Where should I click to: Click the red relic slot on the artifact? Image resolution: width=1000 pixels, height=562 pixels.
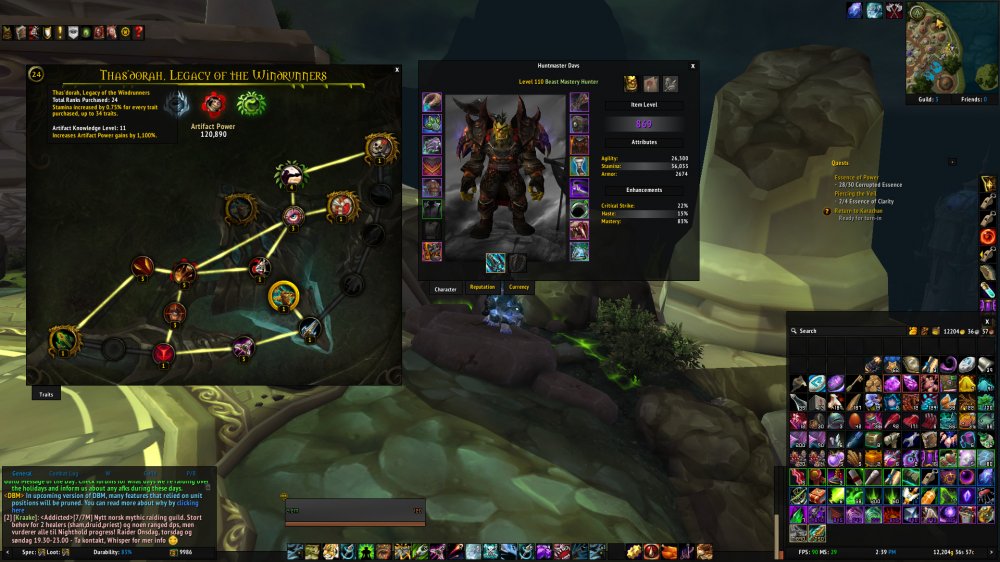(212, 103)
